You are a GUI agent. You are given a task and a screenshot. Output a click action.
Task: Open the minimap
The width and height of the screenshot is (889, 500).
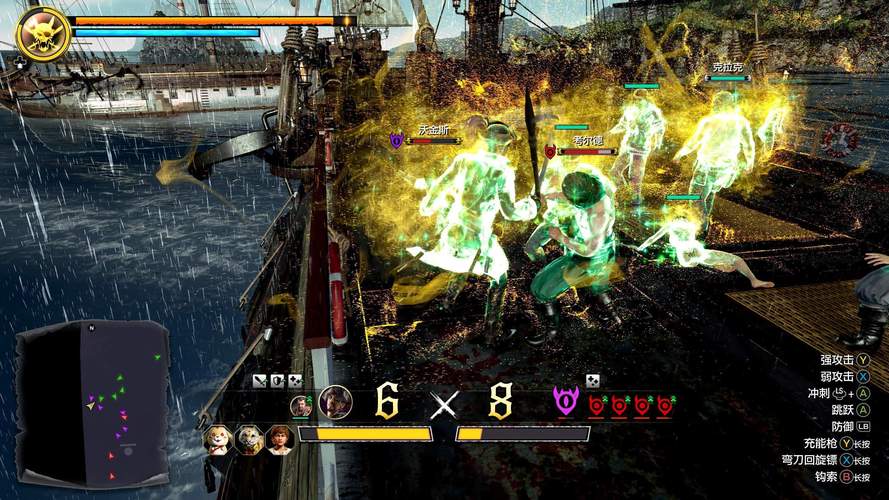[x=90, y=400]
